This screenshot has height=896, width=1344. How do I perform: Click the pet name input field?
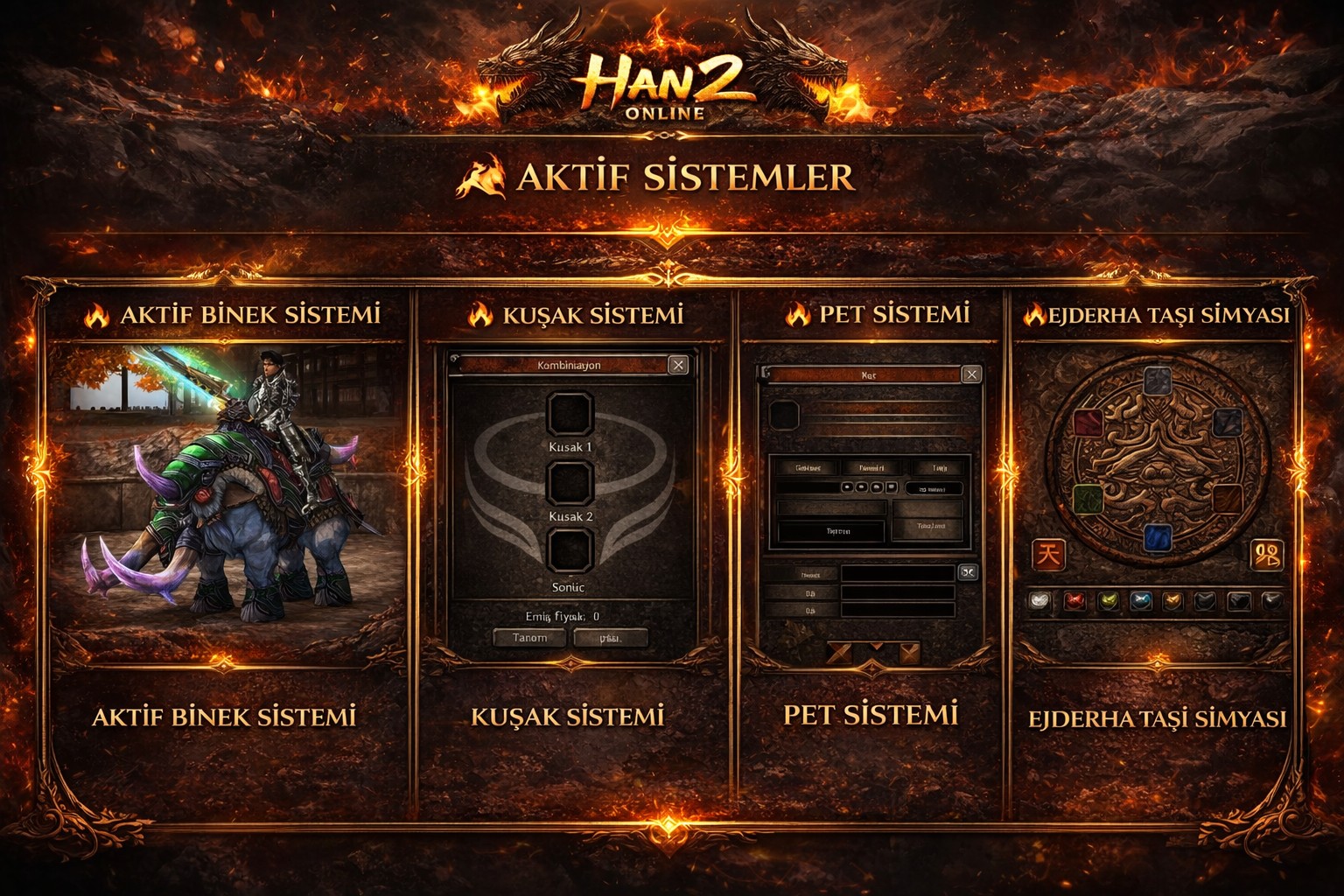tap(899, 573)
